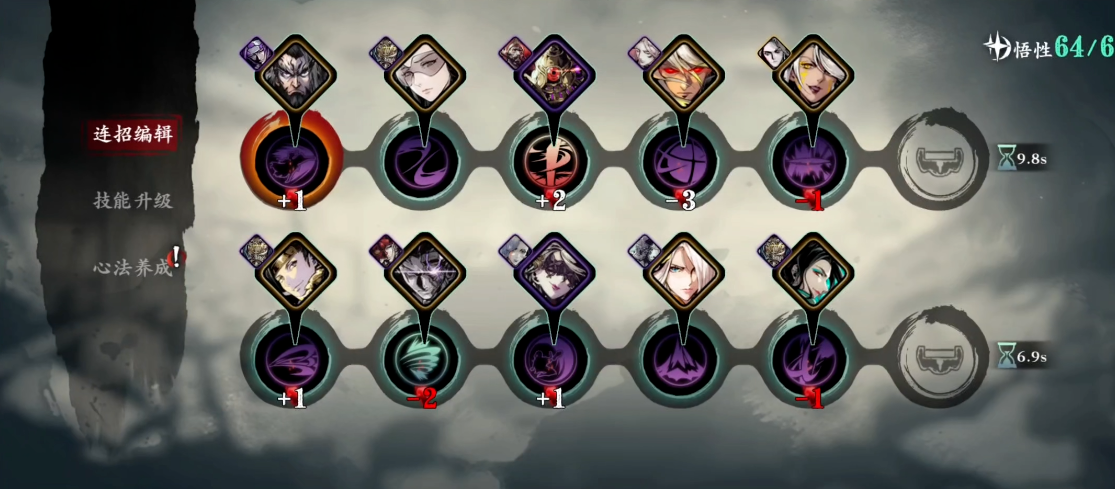Click the black-and-teal-haired character portrait
Image resolution: width=1115 pixels, height=489 pixels.
811,271
